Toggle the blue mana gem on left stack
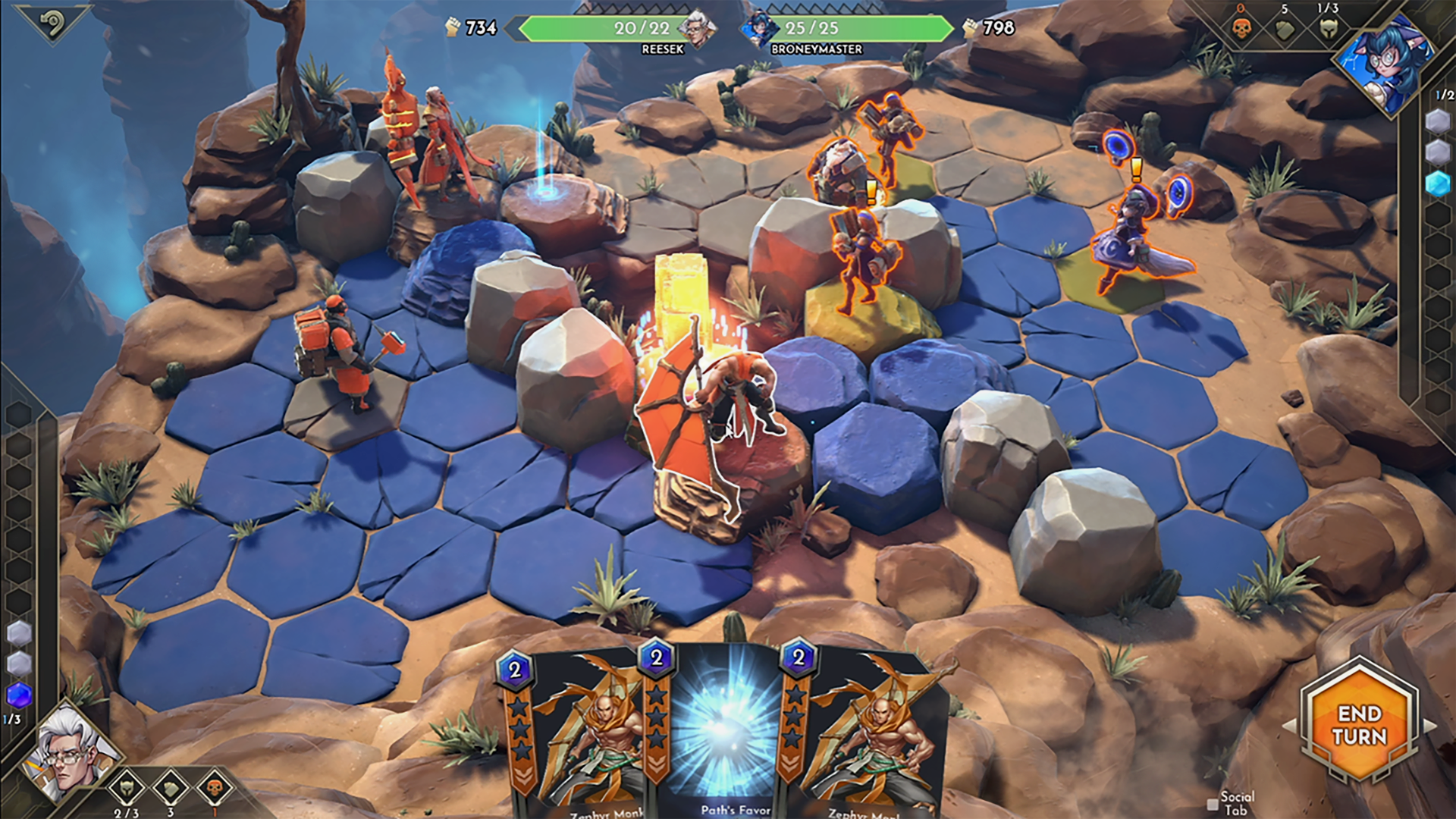1456x819 pixels. (17, 694)
